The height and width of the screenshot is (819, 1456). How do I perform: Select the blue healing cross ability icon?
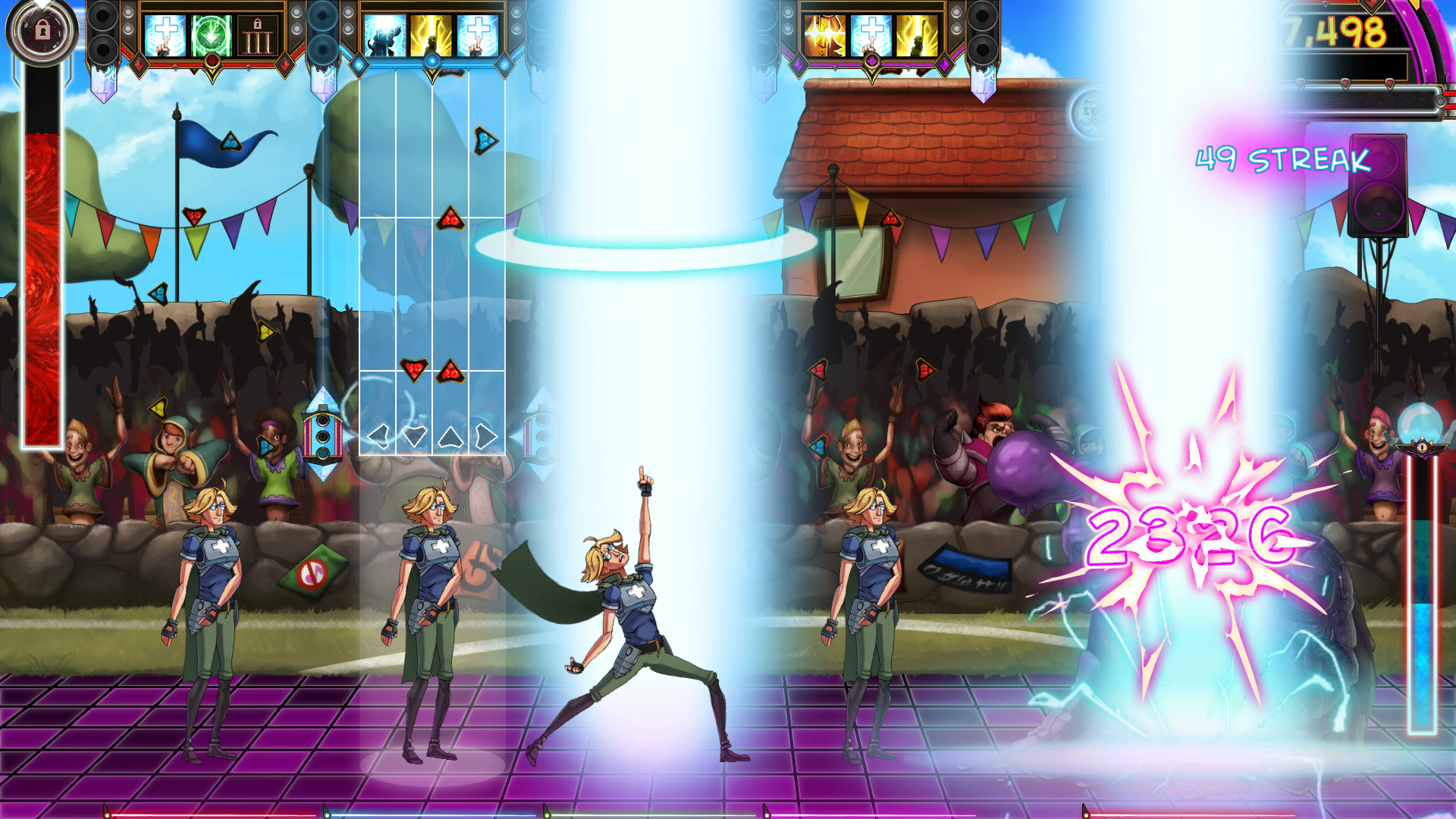point(165,34)
